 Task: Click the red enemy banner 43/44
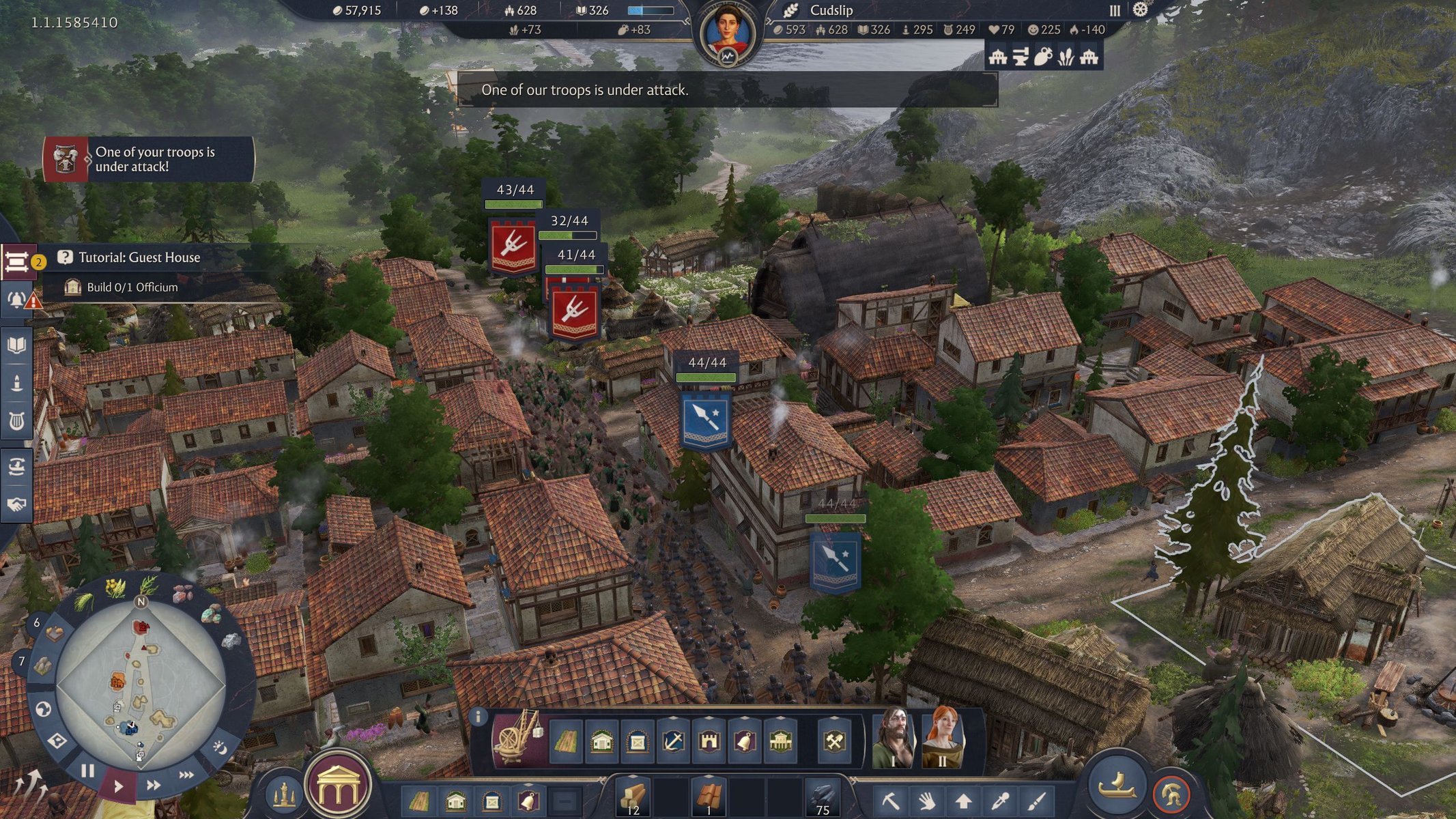(x=513, y=246)
